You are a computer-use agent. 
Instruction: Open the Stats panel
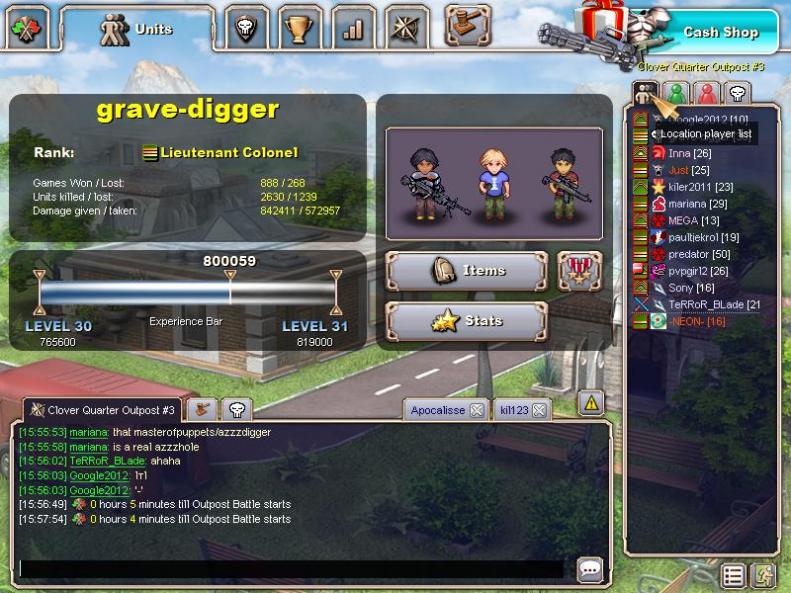tap(466, 321)
